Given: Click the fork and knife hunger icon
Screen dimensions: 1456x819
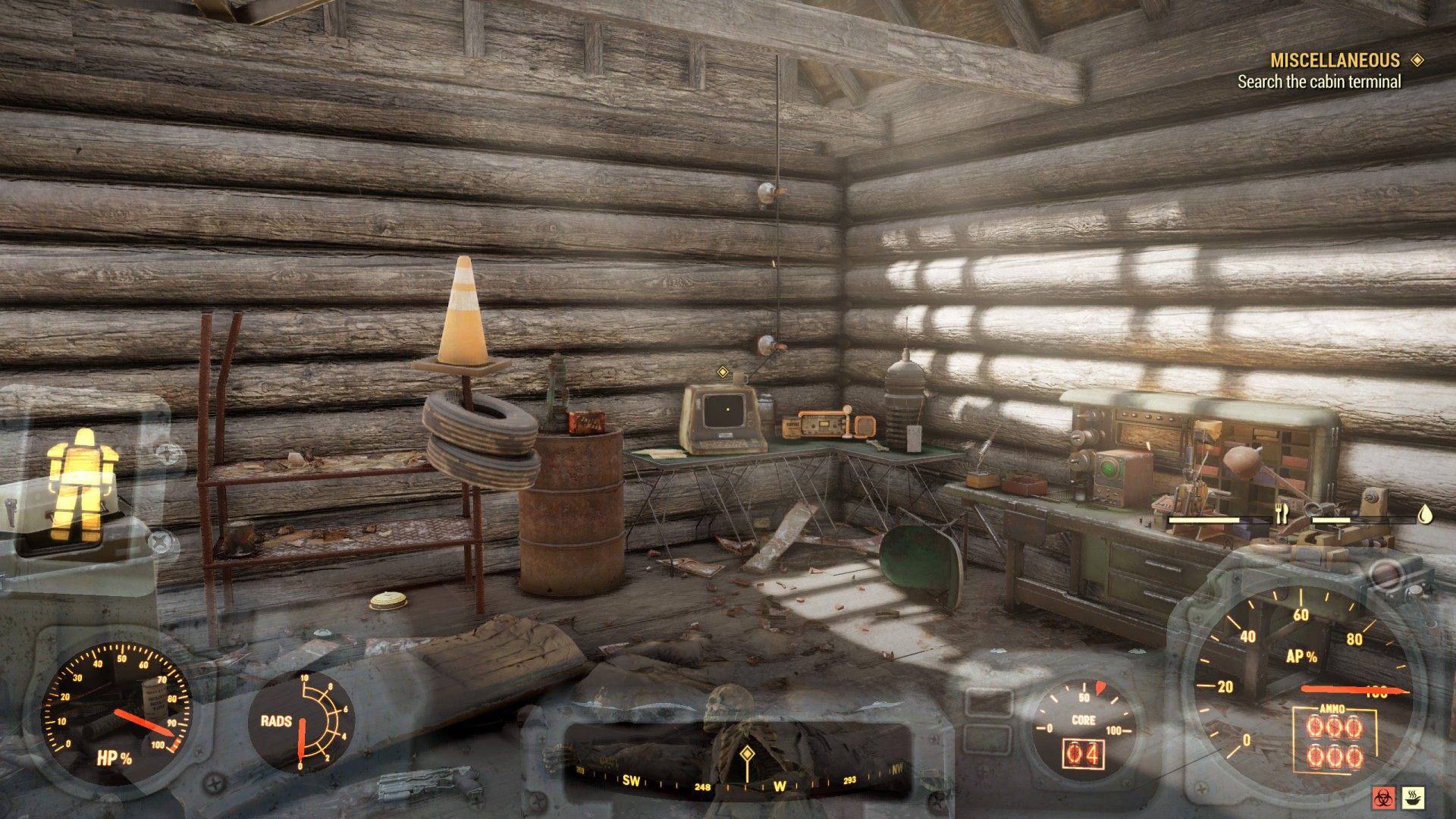Looking at the screenshot, I should coord(1282,515).
